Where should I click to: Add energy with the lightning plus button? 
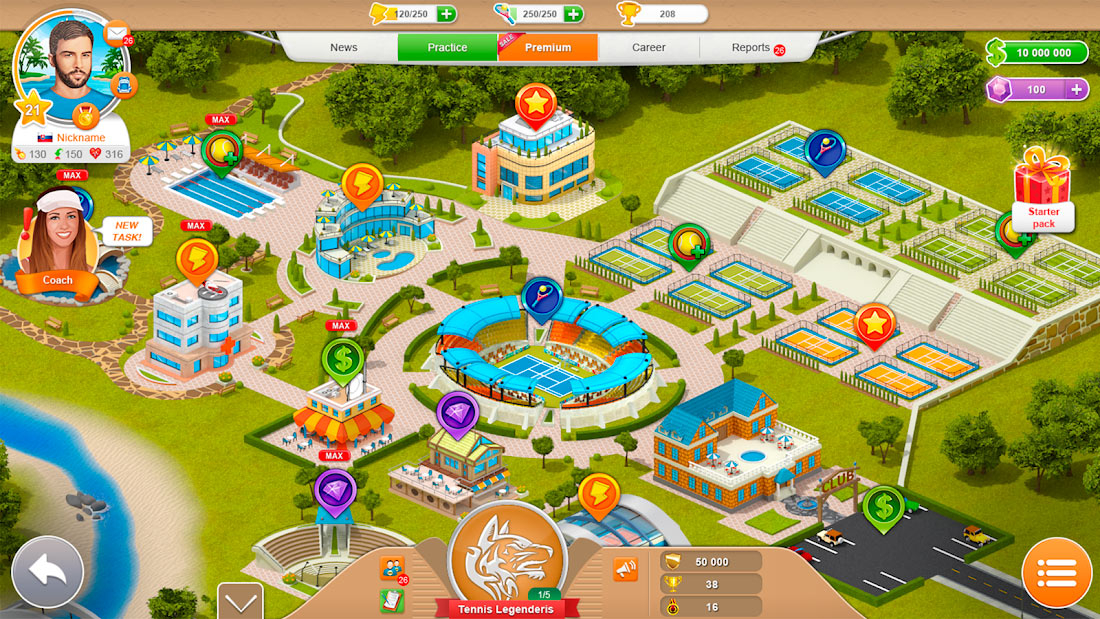[447, 14]
